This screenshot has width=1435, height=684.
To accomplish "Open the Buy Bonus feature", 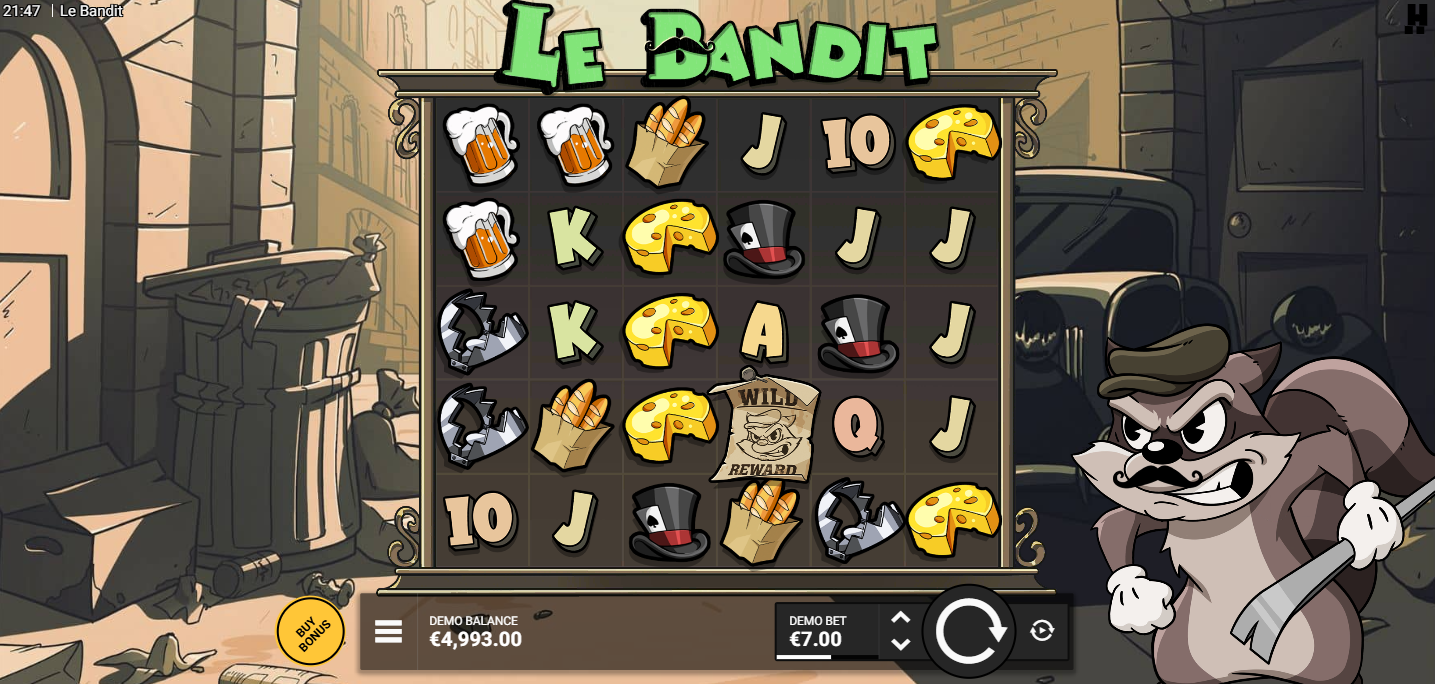I will (x=311, y=631).
